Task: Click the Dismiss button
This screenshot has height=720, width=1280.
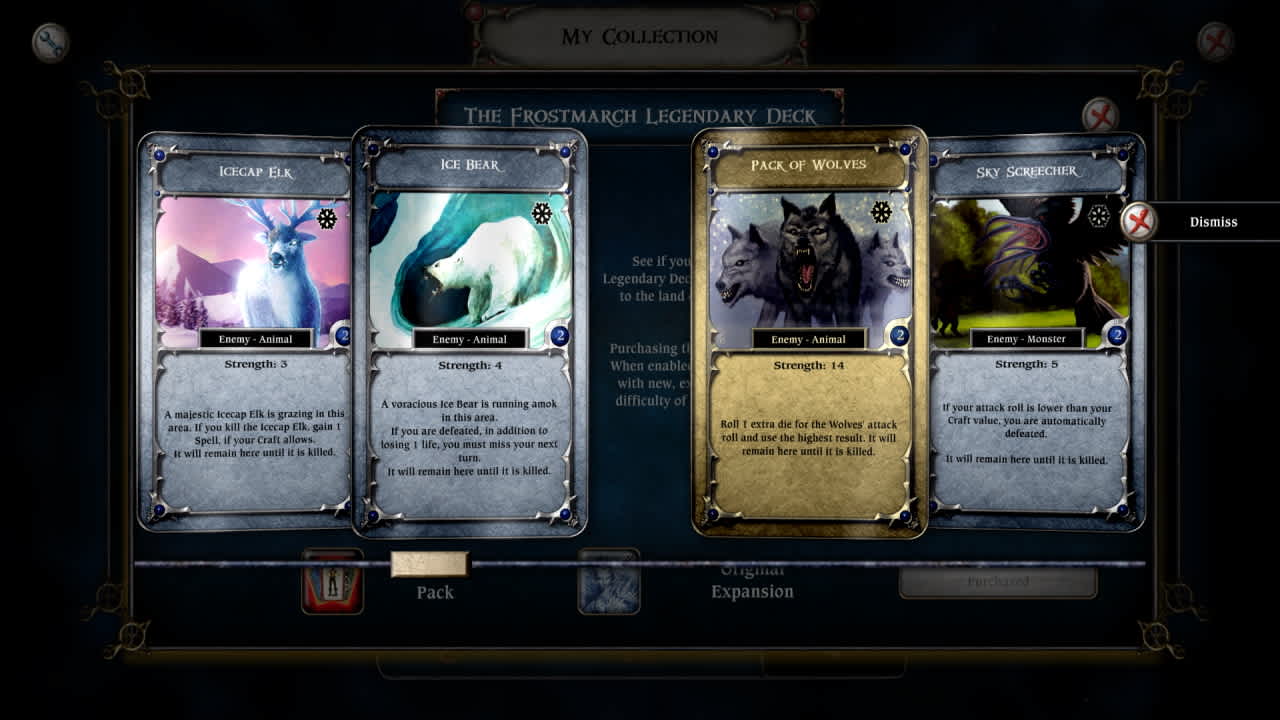Action: (x=1214, y=221)
